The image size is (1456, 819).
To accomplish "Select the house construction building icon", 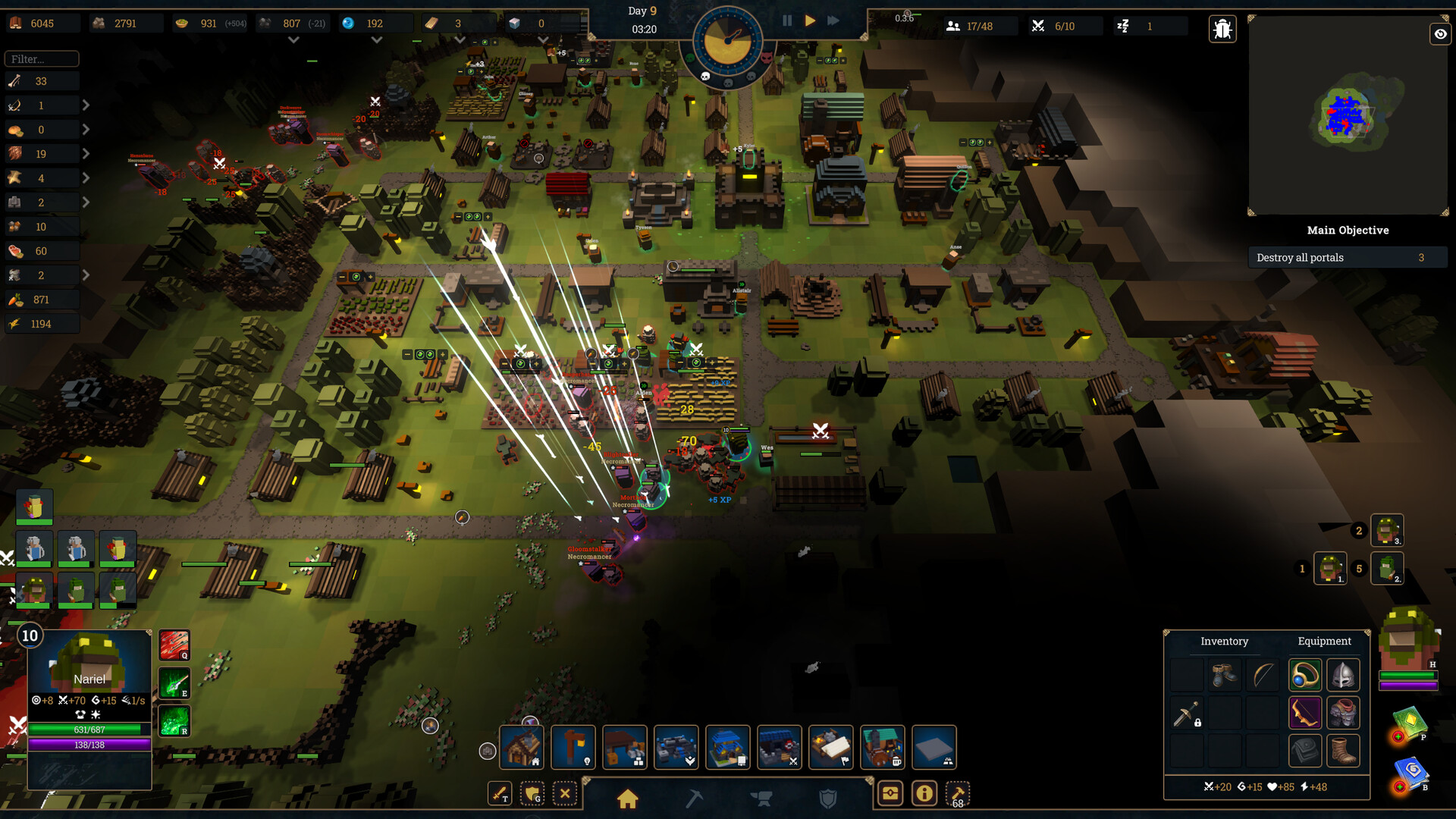I will click(x=522, y=747).
